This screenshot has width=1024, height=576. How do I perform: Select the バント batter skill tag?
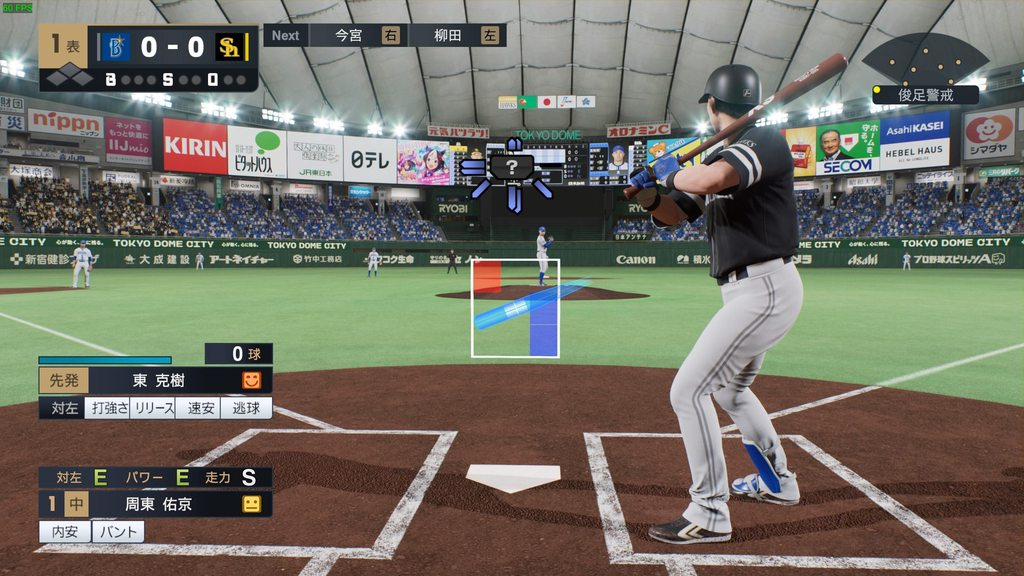coord(118,531)
